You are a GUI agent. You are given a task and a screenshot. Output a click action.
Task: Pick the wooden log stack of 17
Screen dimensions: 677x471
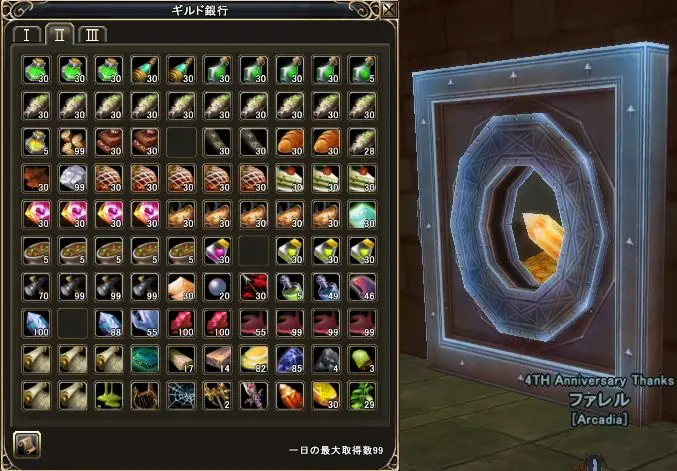tap(184, 360)
